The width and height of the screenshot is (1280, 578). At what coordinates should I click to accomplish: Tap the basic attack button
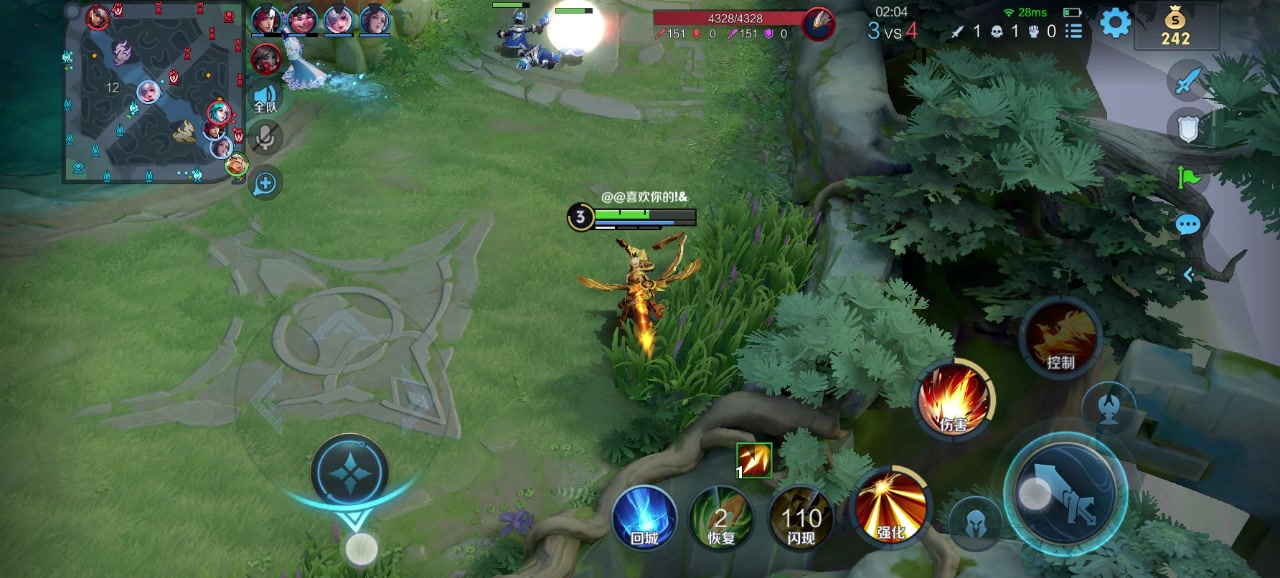1065,494
